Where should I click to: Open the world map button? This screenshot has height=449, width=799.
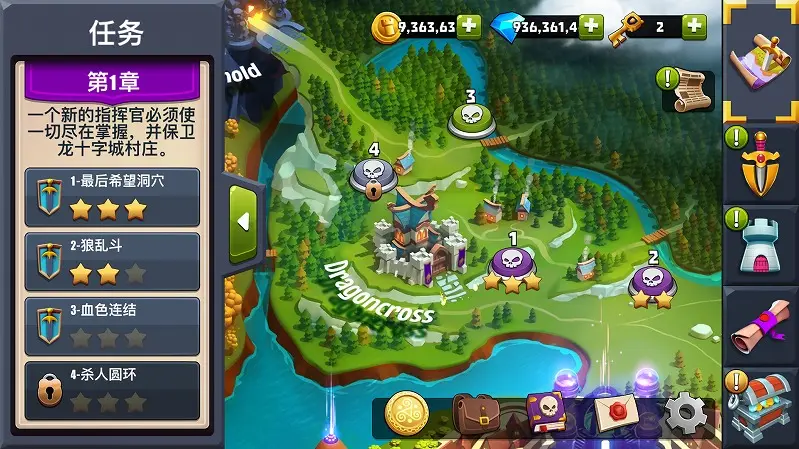click(760, 59)
